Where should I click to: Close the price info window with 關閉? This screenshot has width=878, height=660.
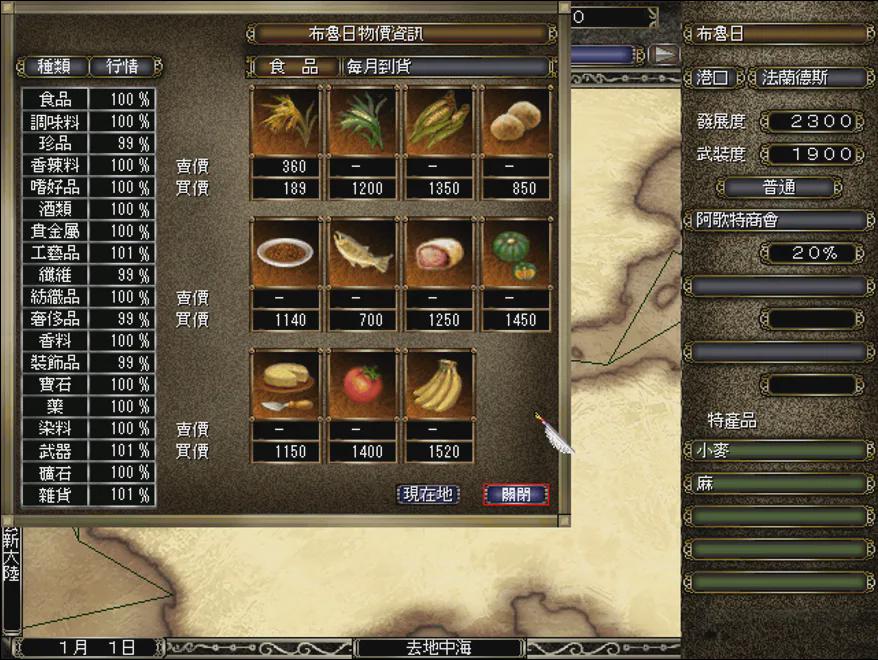pyautogui.click(x=516, y=495)
